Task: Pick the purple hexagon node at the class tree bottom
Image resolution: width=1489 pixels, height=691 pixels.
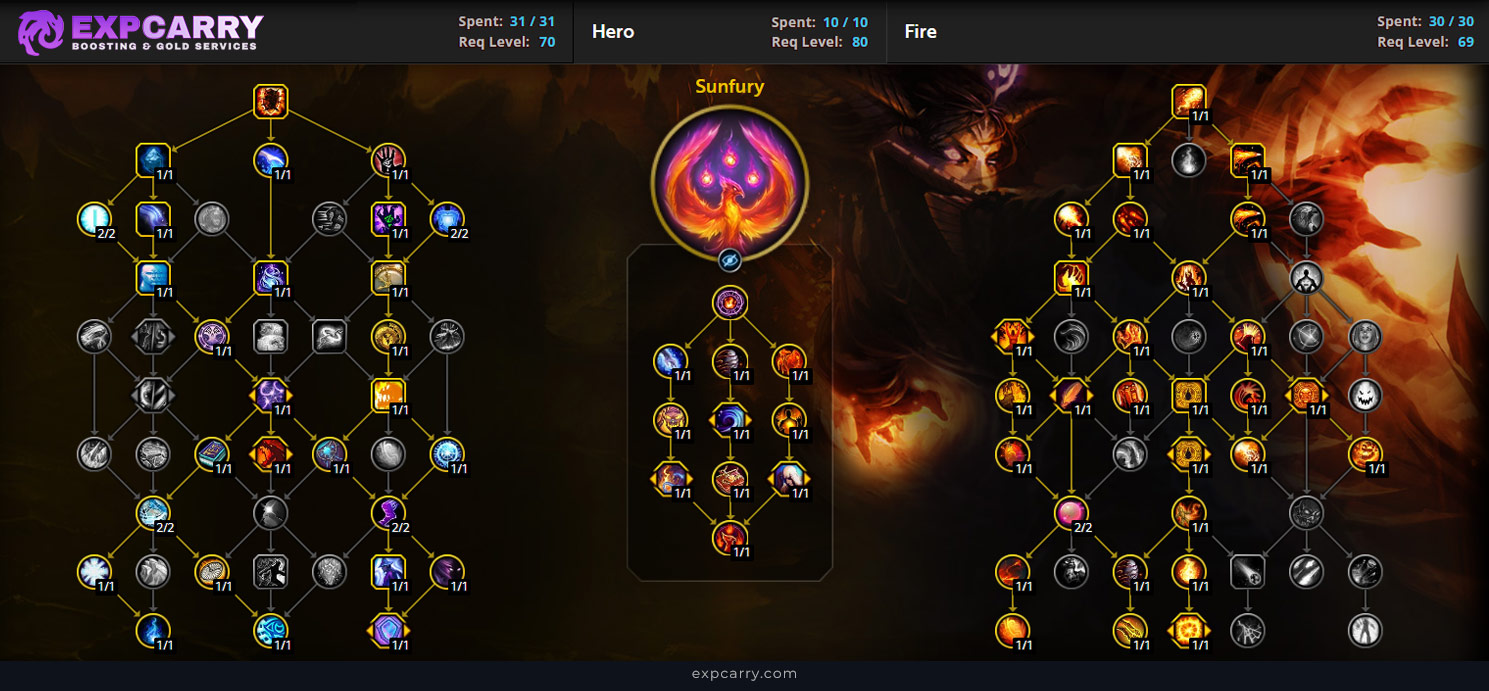Action: tap(388, 630)
